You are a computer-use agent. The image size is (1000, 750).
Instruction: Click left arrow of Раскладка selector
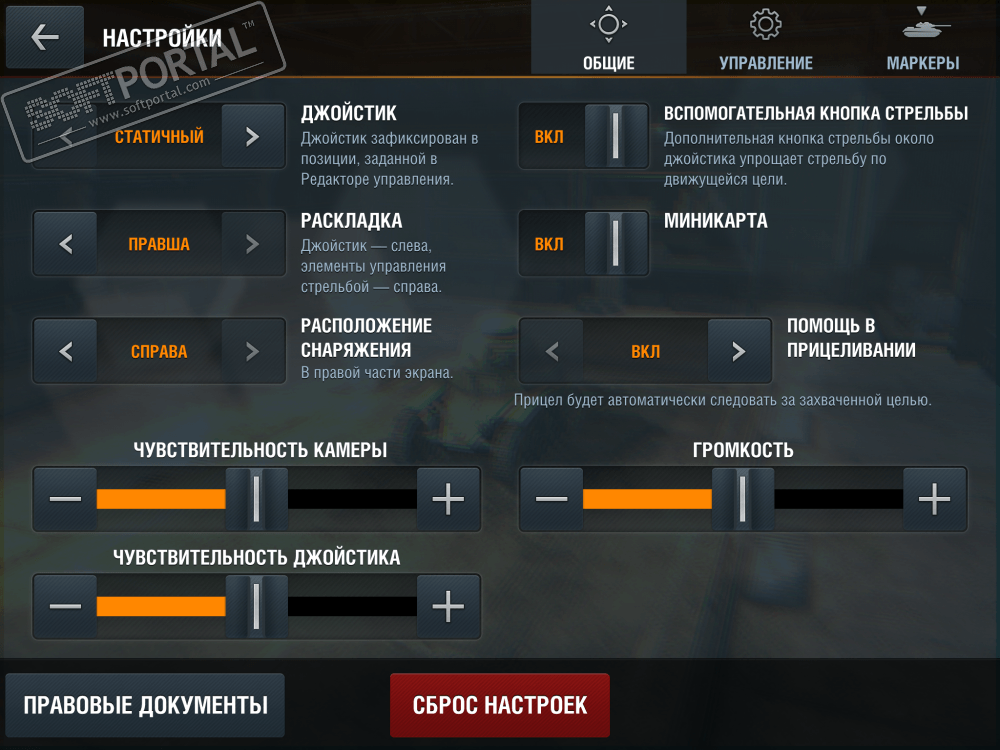click(66, 244)
